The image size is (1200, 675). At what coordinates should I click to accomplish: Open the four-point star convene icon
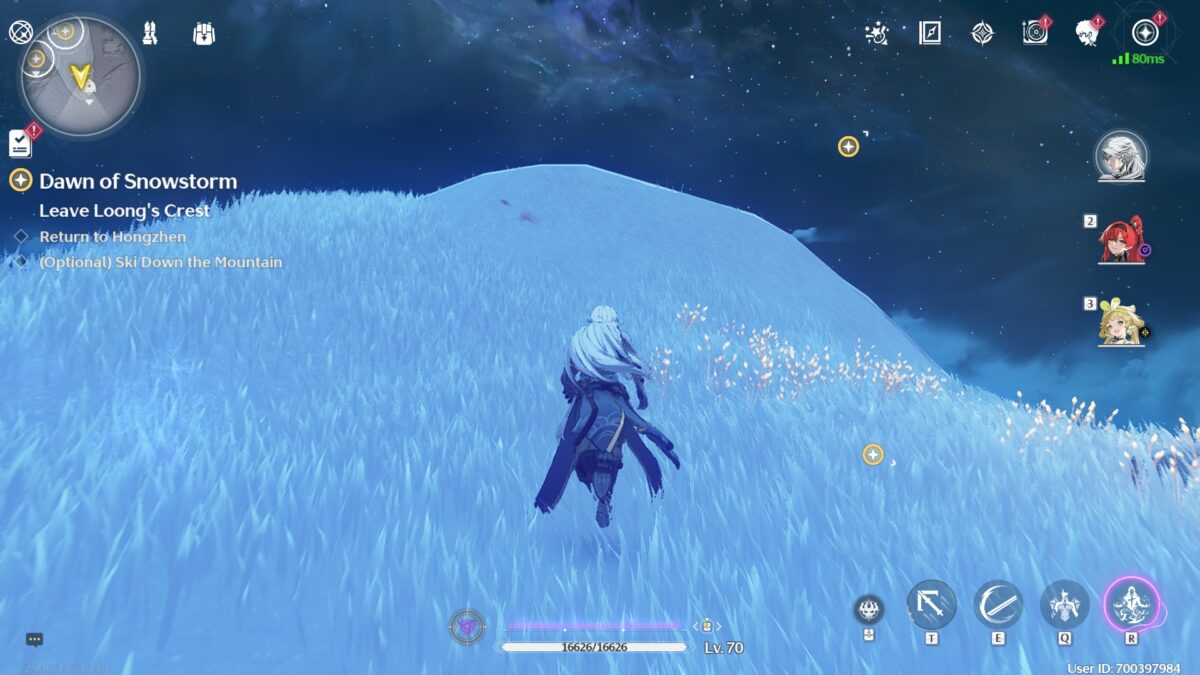tap(983, 33)
